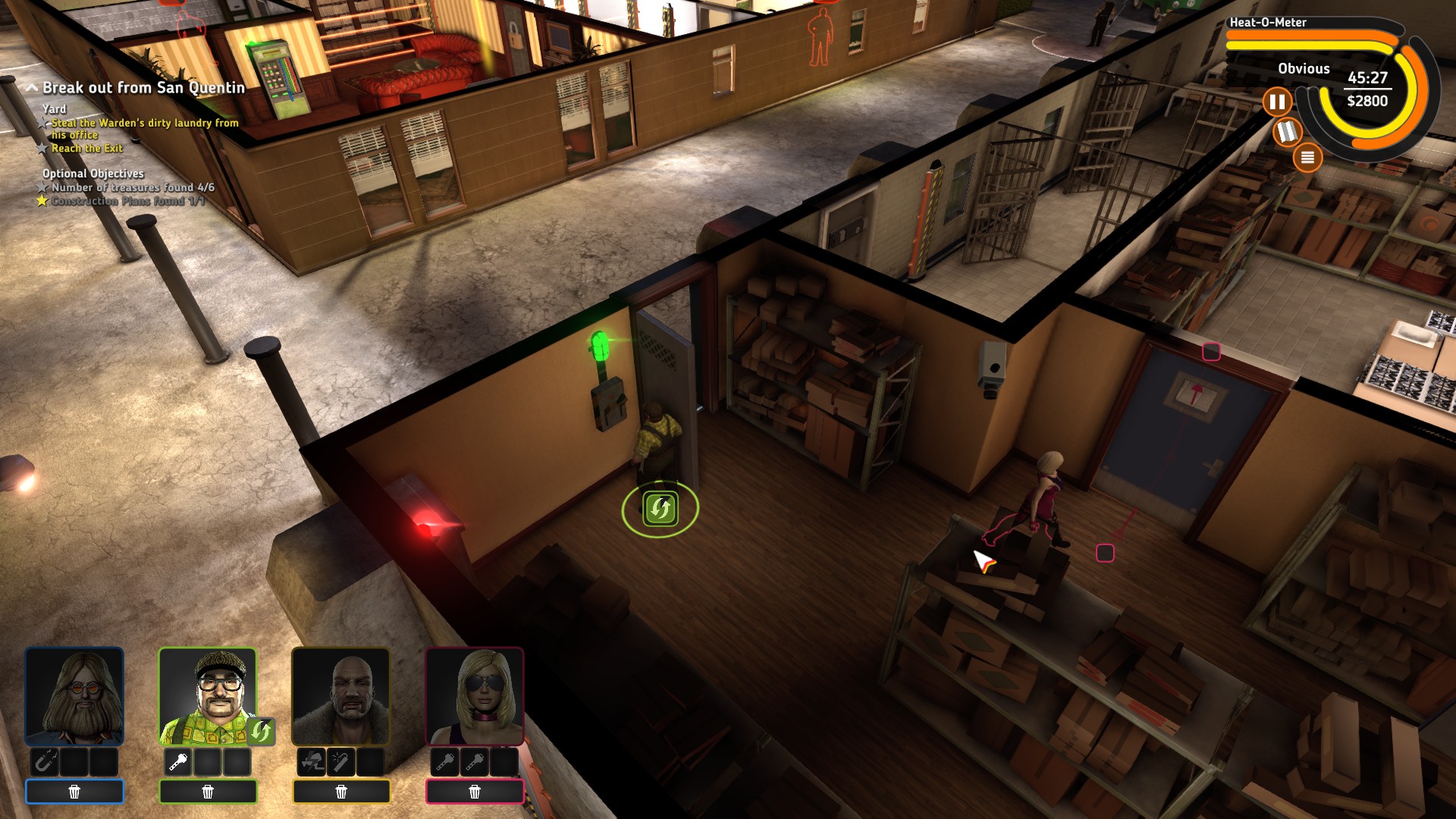
Task: Toggle game pause with the pause button
Action: pyautogui.click(x=1278, y=102)
